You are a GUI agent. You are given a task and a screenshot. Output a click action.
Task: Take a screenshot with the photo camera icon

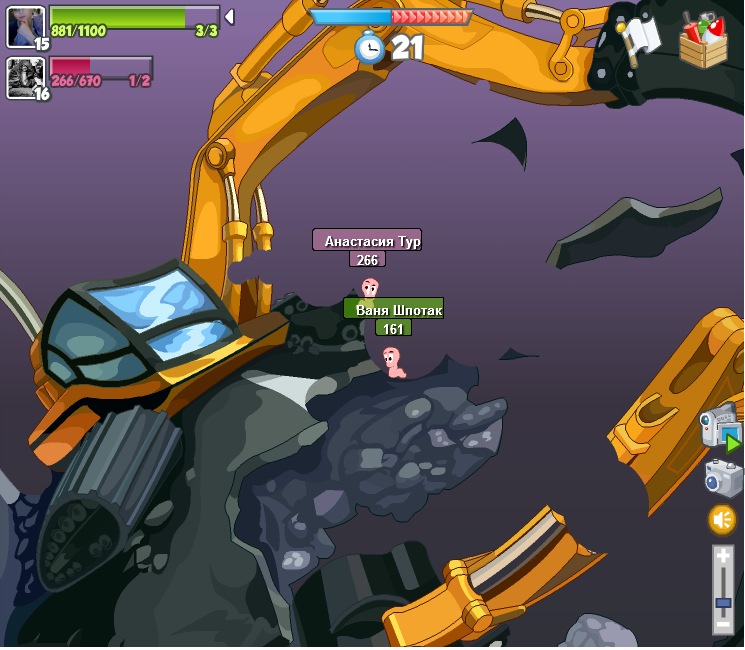click(723, 478)
